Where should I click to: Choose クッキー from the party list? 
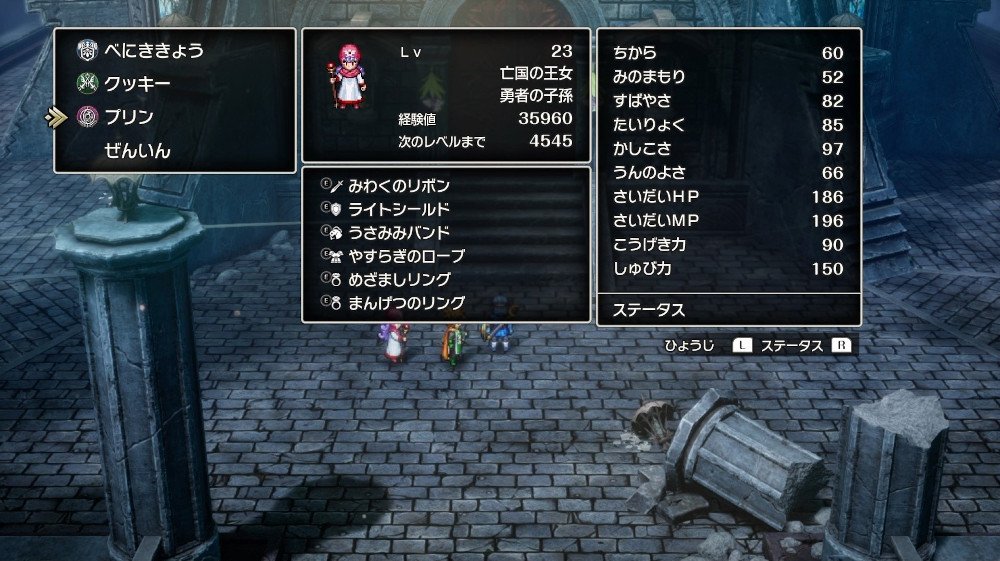pos(136,84)
